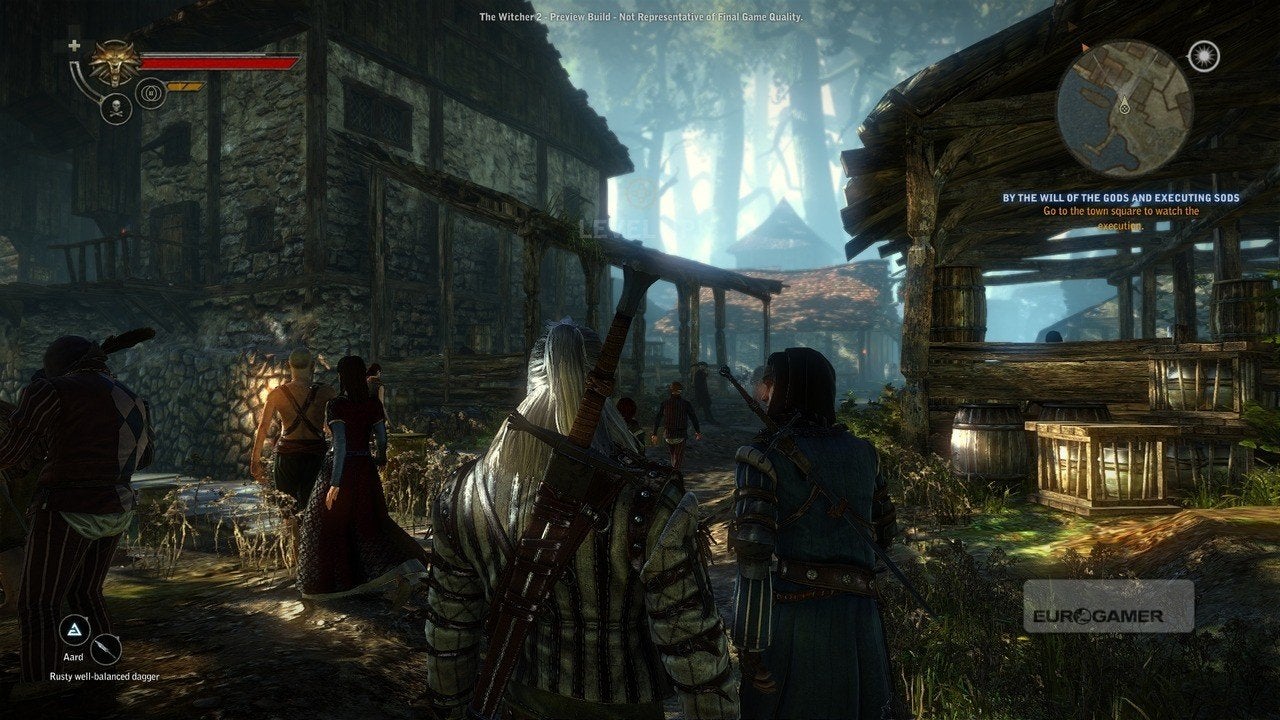Viewport: 1280px width, 720px height.
Task: Click the overlapping circles icon beside the medallion
Action: (x=151, y=93)
